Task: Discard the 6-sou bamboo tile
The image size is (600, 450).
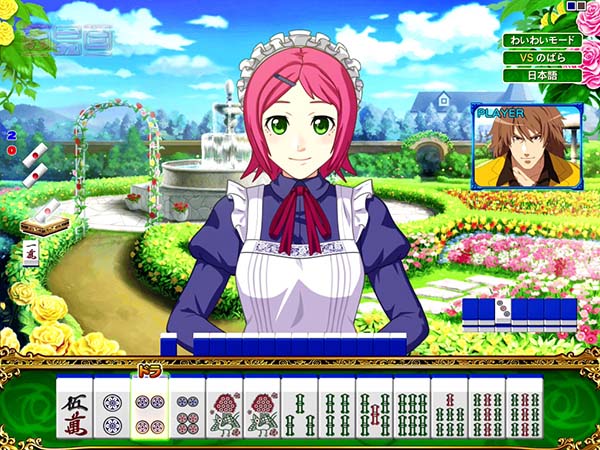Action: click(x=412, y=410)
